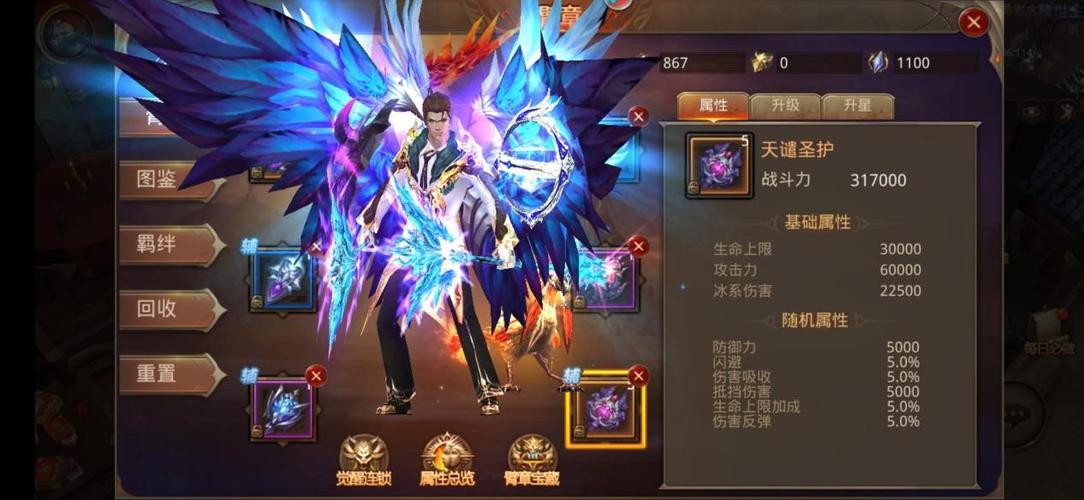The width and height of the screenshot is (1084, 500).
Task: Show the 属性总览 overview
Action: pyautogui.click(x=447, y=461)
